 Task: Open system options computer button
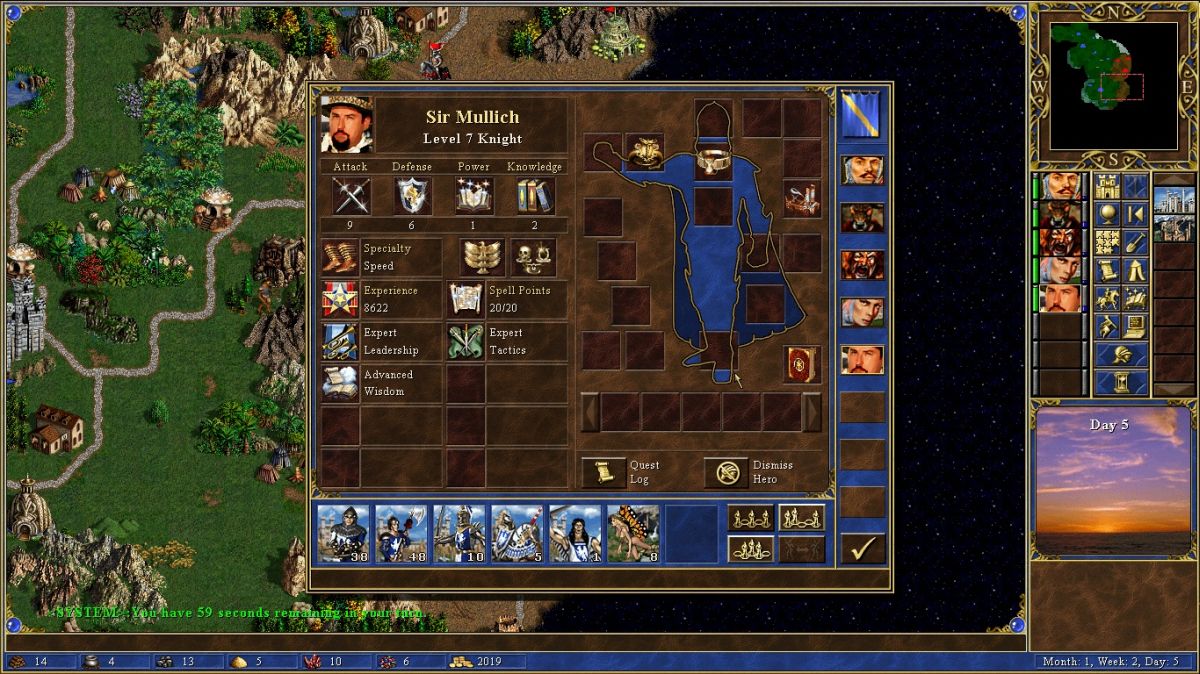click(x=1135, y=326)
